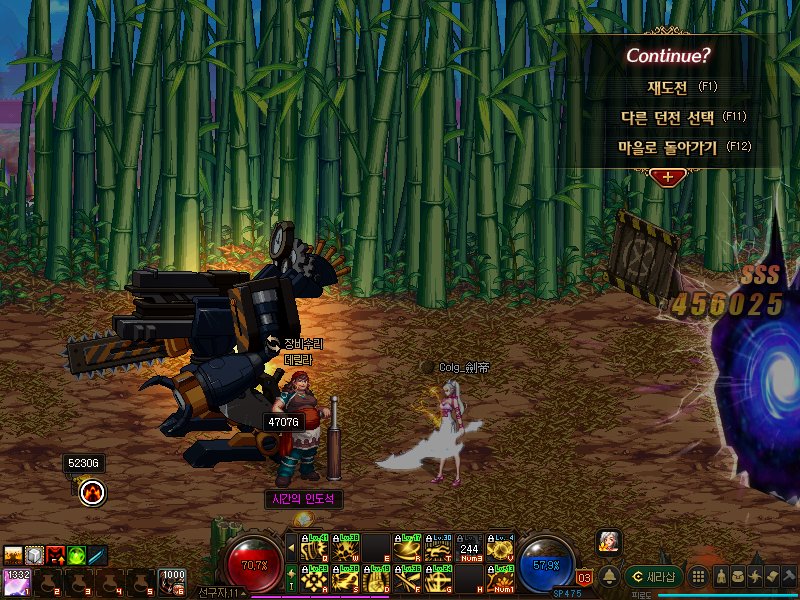Click the notification bell icon
Viewport: 800px width, 600px height.
coord(608,576)
